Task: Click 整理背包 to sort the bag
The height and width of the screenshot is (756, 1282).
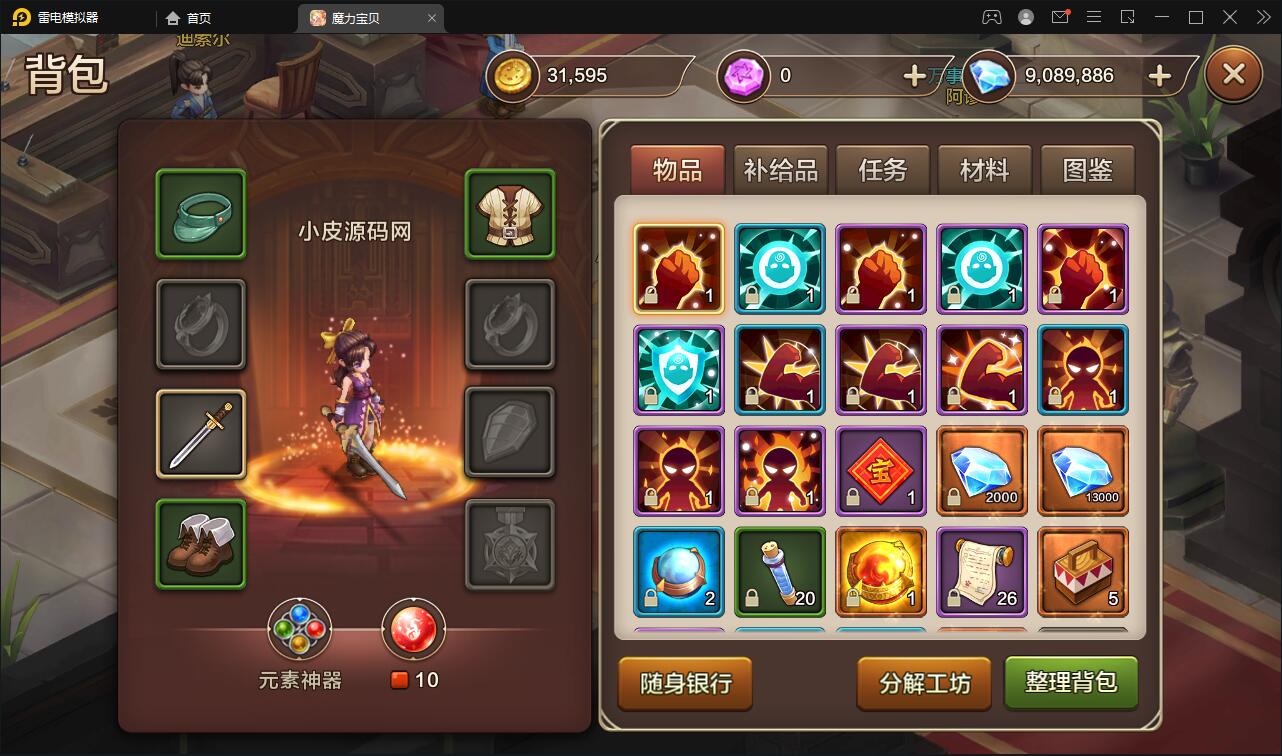Action: (1071, 684)
